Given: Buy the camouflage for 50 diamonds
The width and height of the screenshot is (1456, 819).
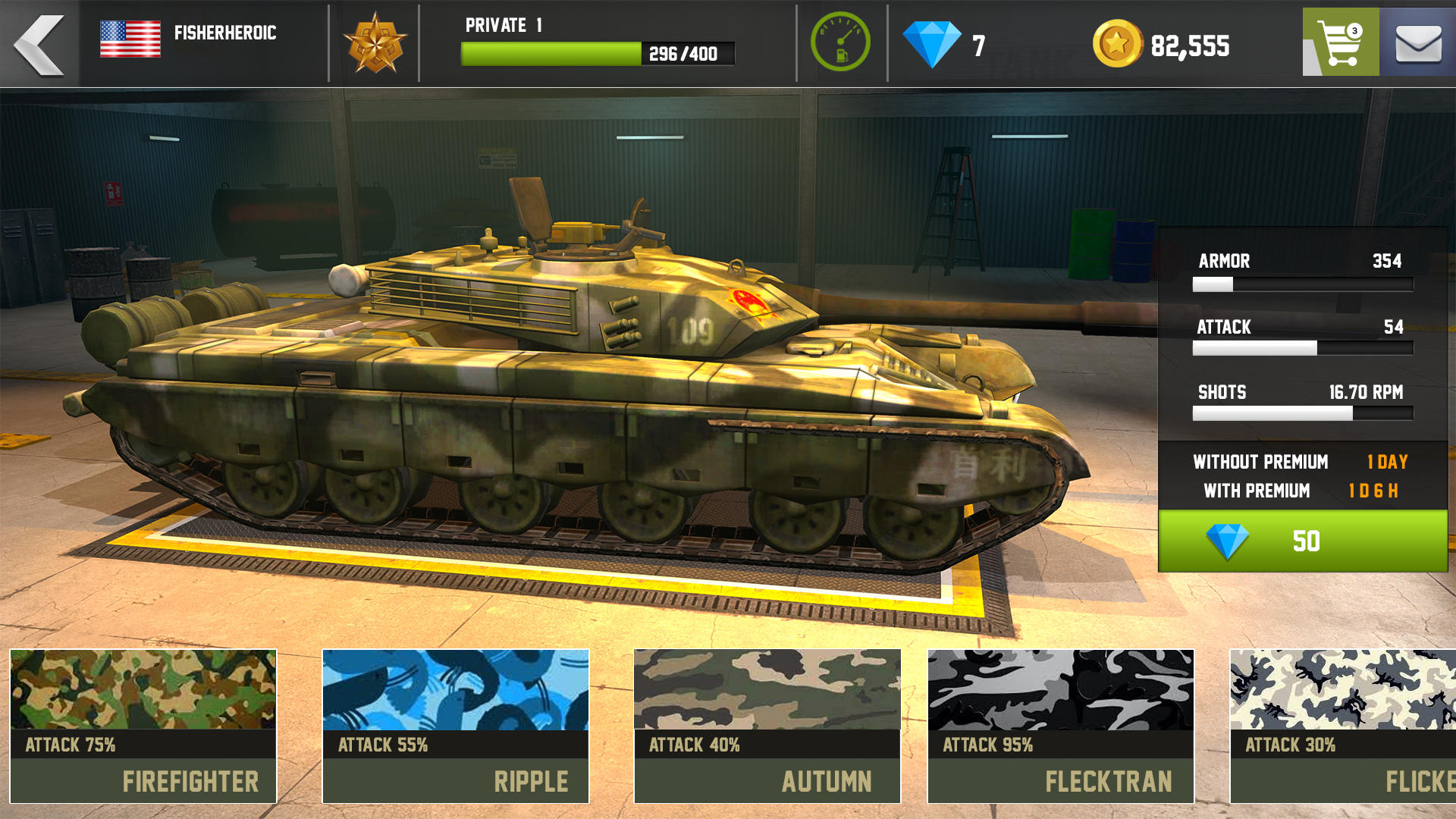Looking at the screenshot, I should [1298, 541].
